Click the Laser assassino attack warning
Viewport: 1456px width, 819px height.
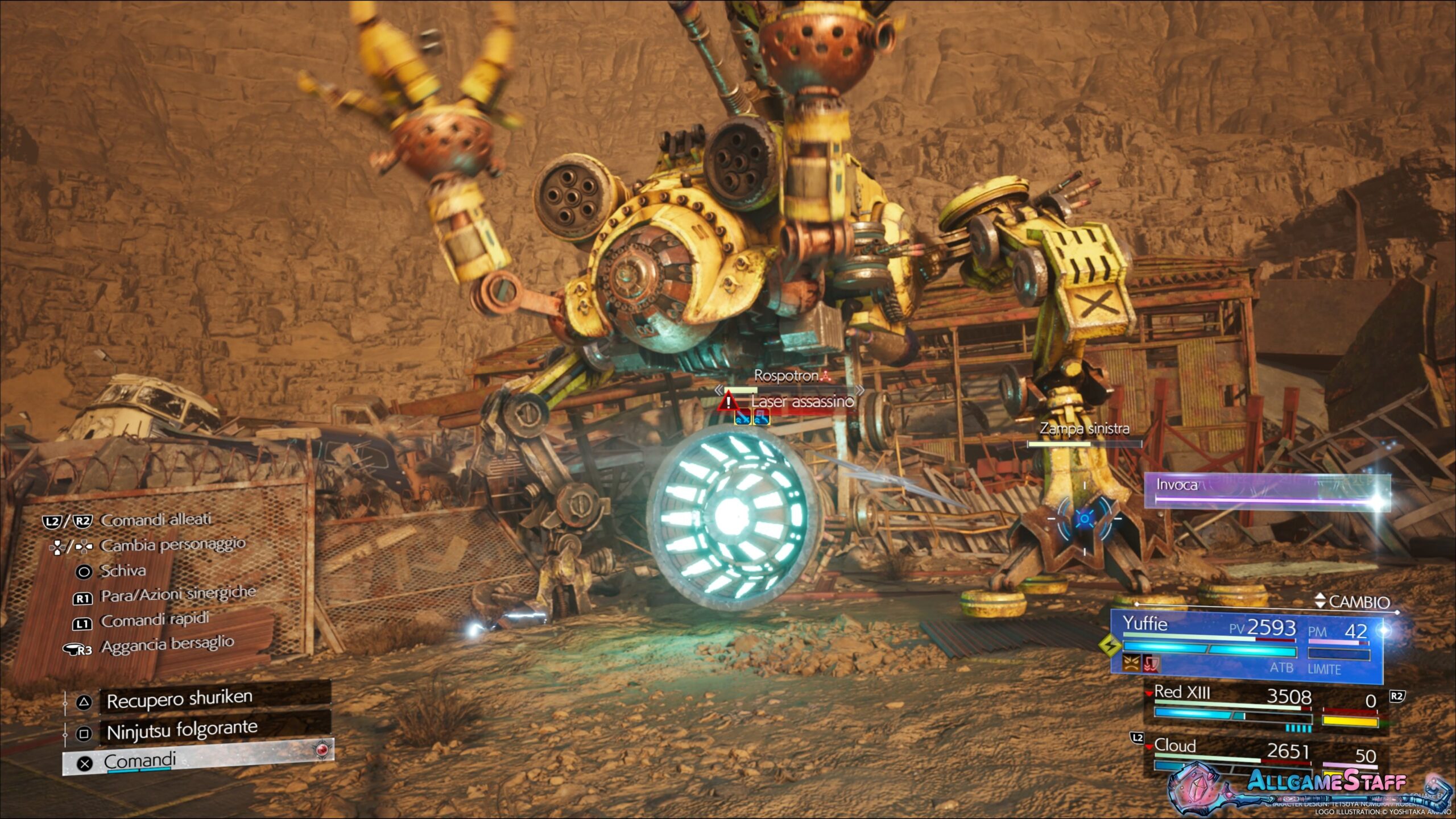(x=801, y=402)
